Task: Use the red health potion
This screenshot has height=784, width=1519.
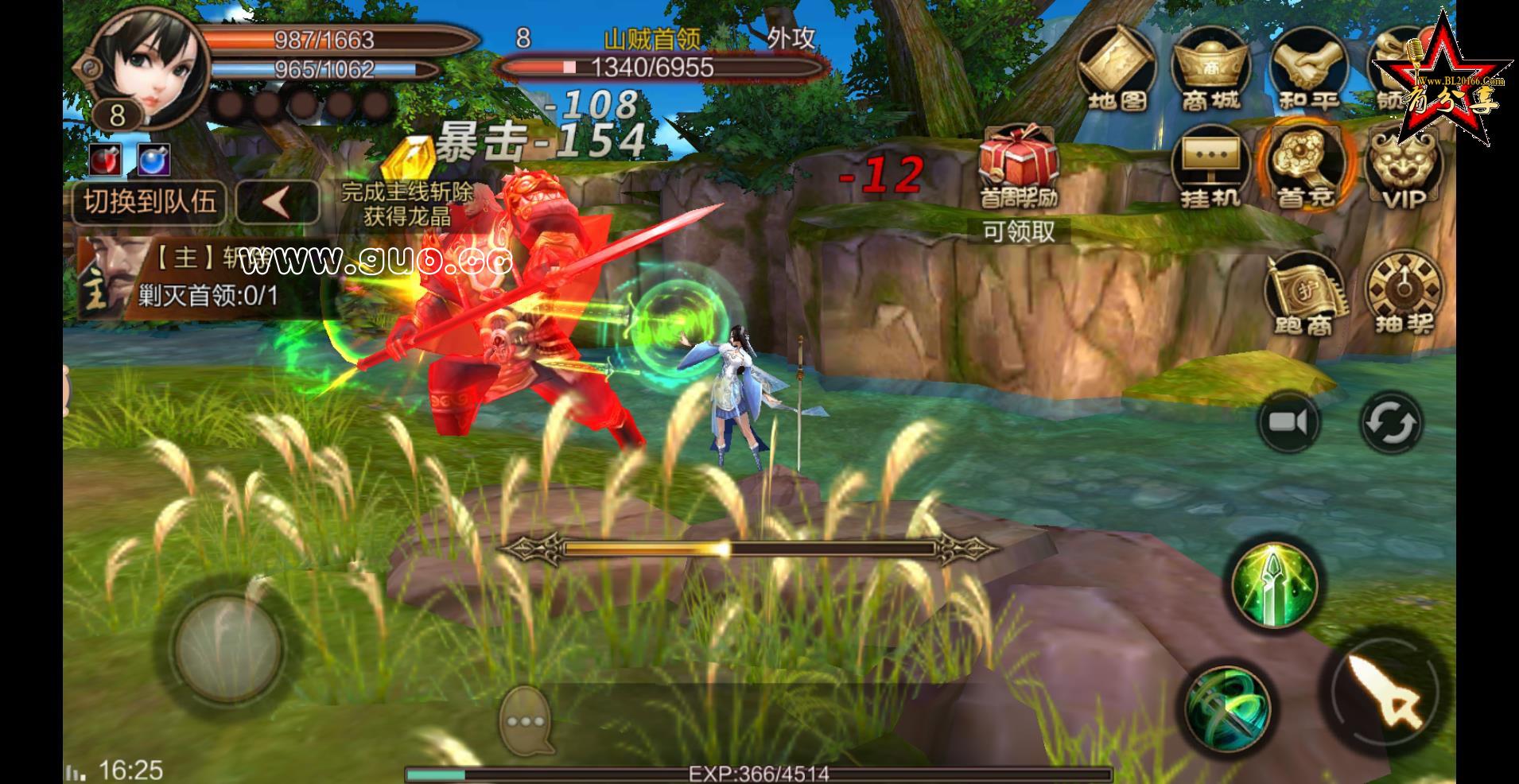Action: pos(106,160)
